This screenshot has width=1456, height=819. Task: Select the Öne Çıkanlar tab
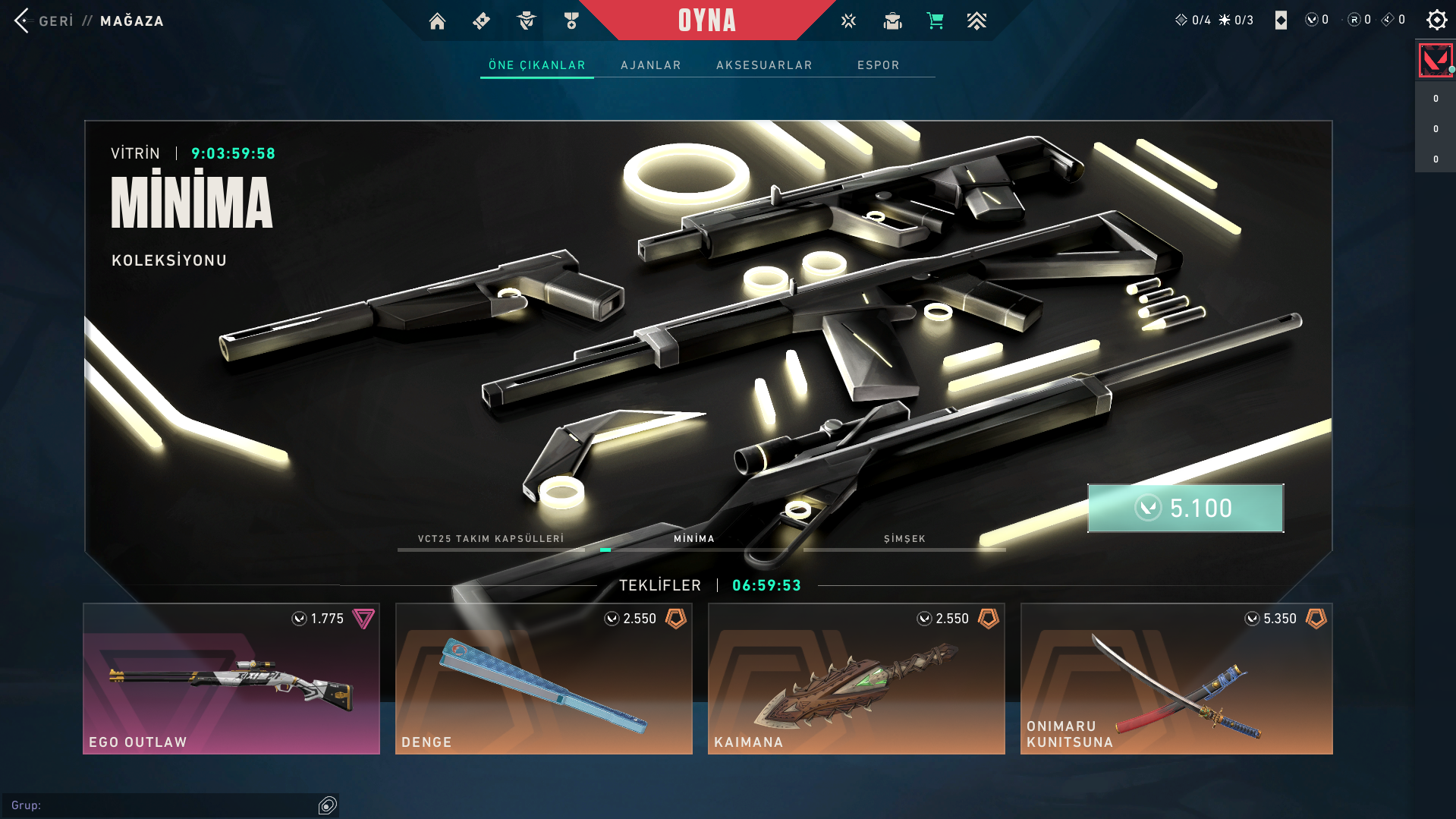536,65
